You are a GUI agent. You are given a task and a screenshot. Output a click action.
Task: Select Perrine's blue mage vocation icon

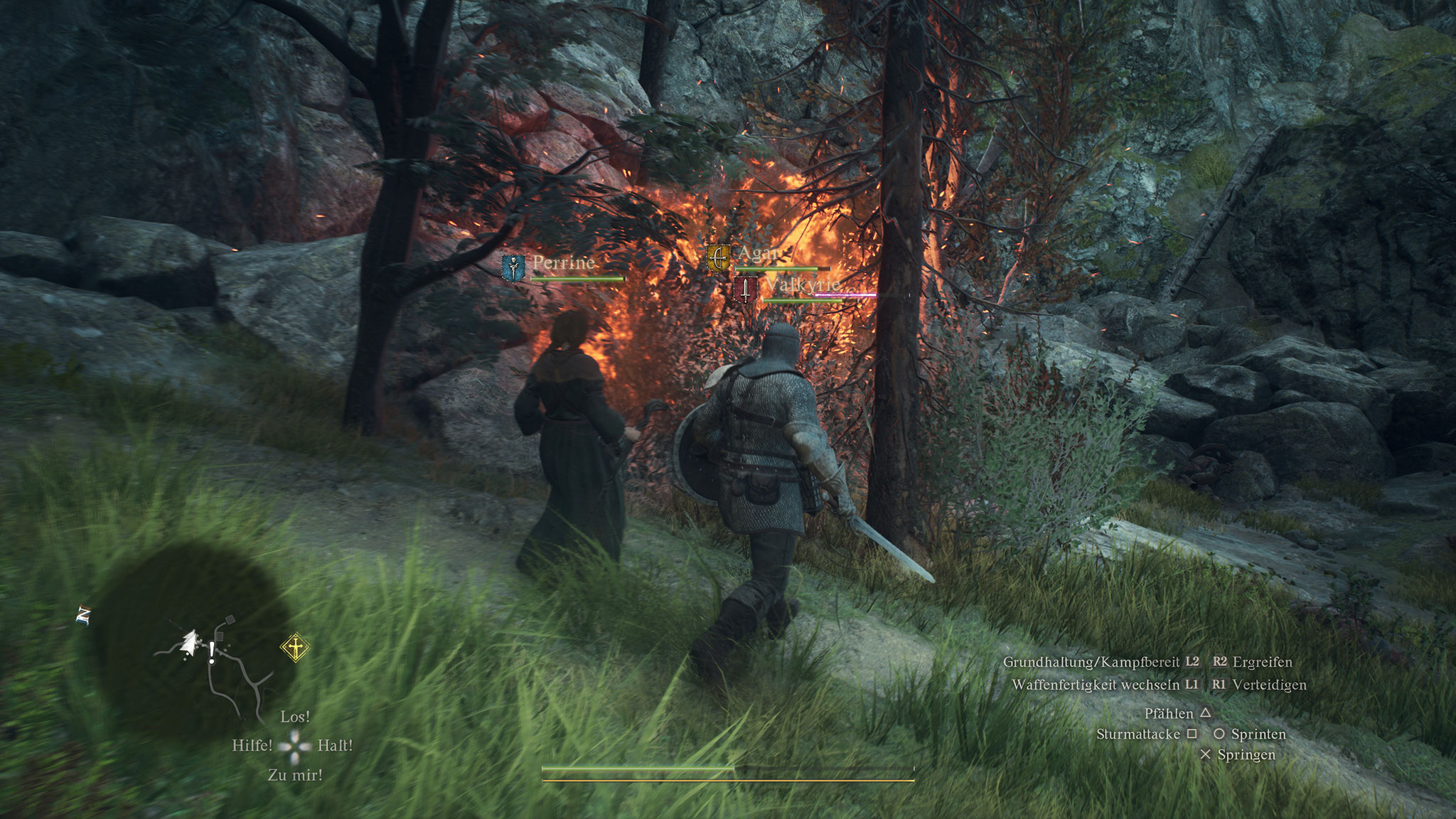512,267
